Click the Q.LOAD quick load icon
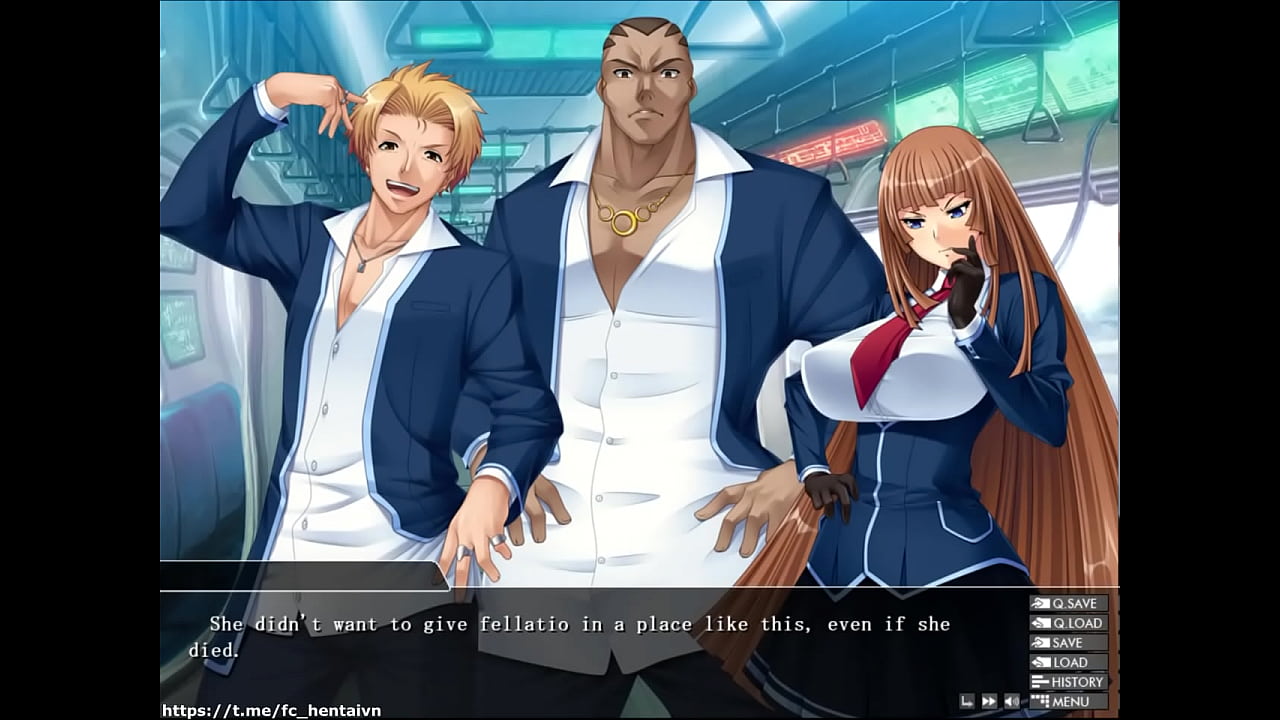1280x720 pixels. [1042, 622]
